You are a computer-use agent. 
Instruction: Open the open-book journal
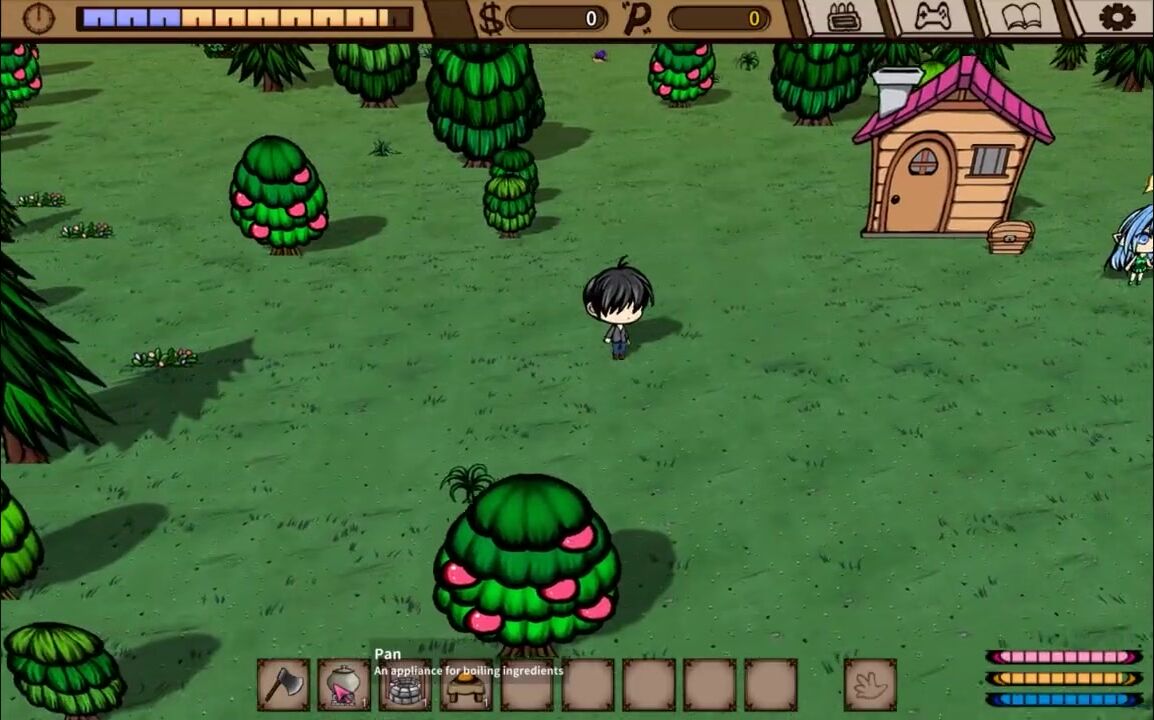[1020, 17]
